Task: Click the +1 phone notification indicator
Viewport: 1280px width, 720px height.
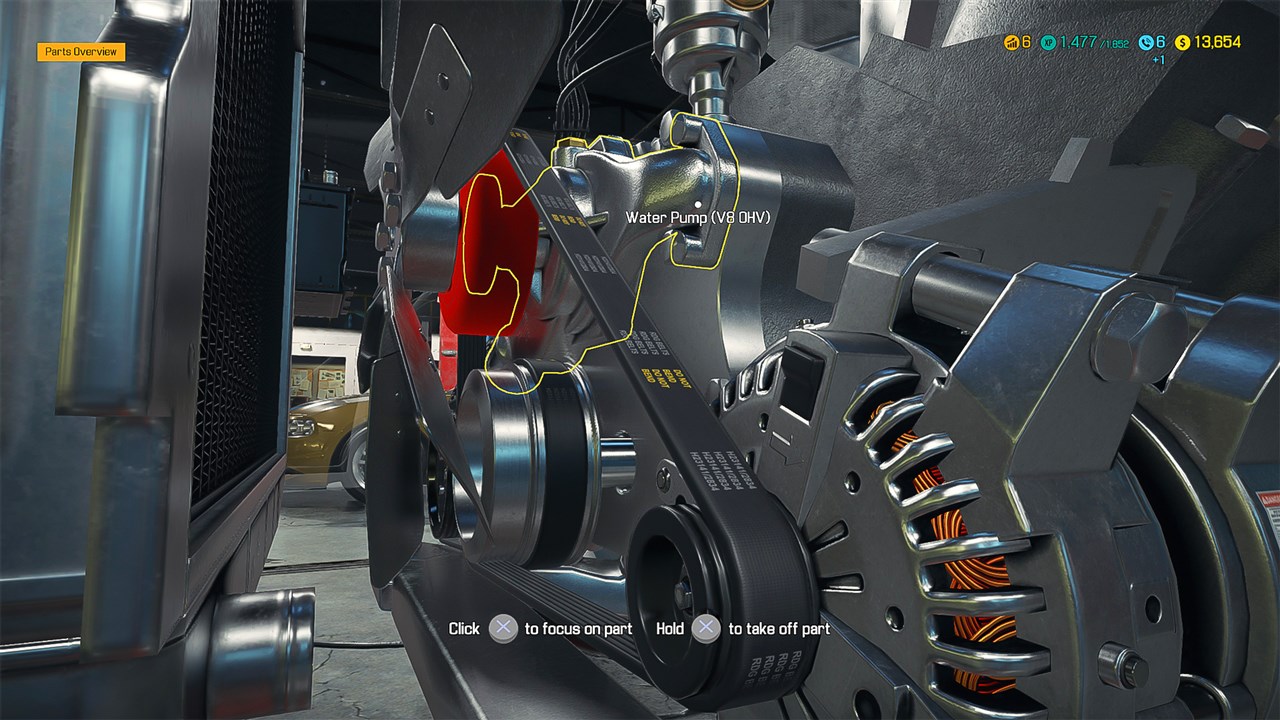Action: (x=1157, y=59)
